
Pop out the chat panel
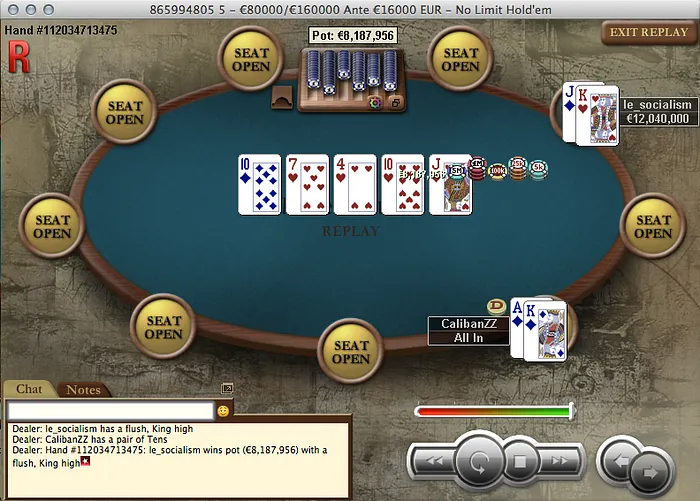coord(227,388)
